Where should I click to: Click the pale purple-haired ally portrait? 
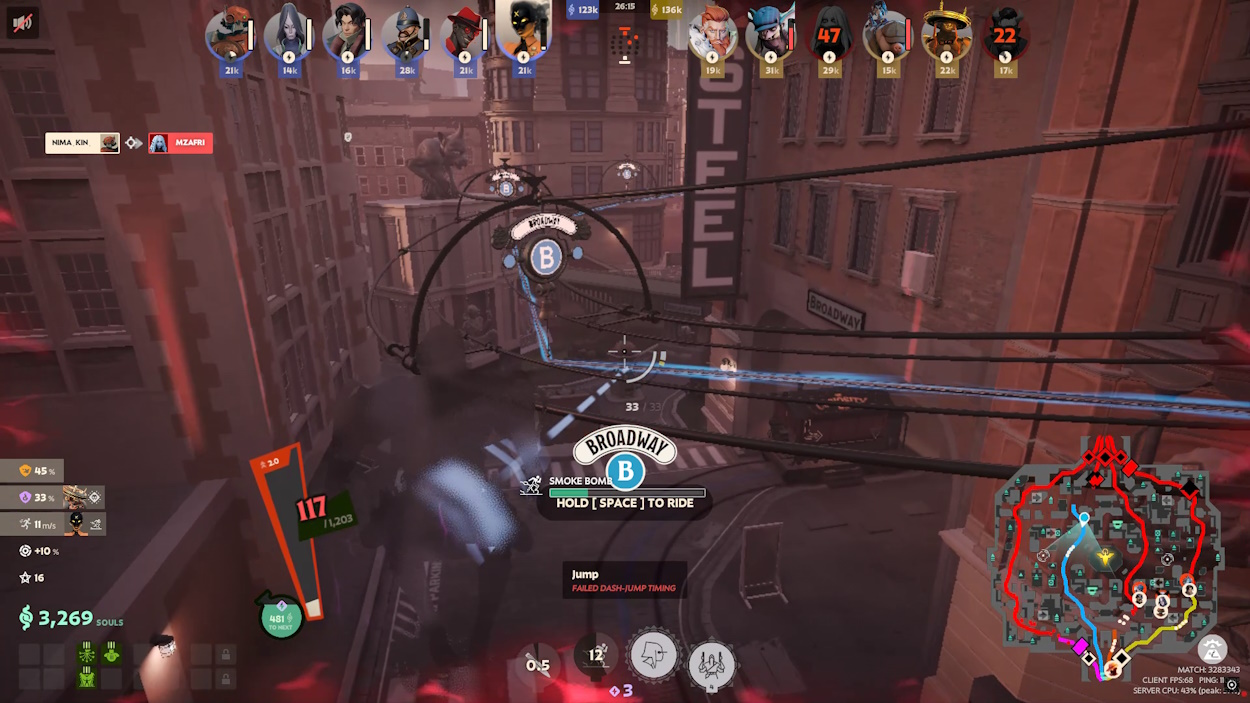[x=286, y=34]
